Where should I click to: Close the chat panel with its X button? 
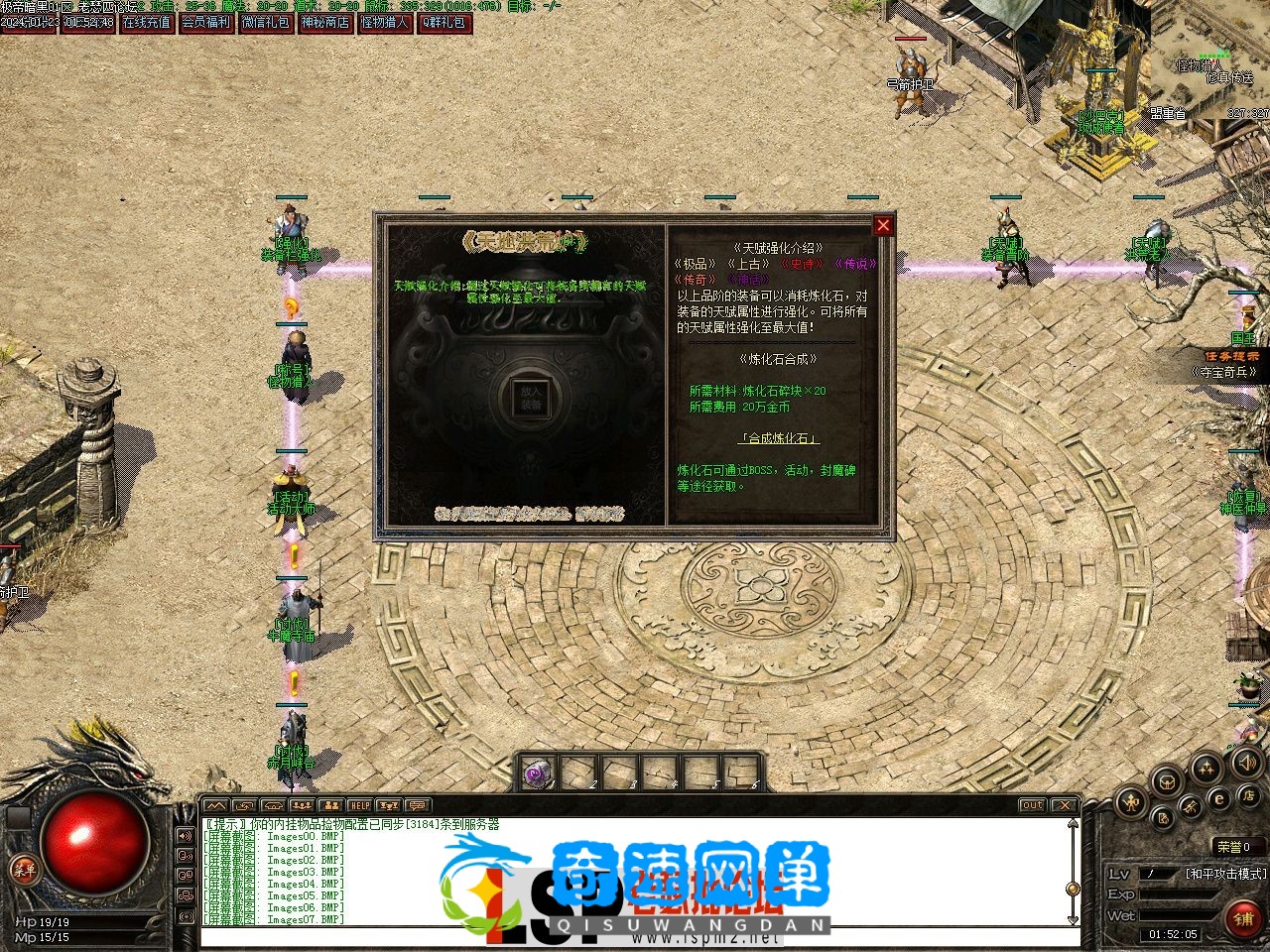[x=1064, y=805]
